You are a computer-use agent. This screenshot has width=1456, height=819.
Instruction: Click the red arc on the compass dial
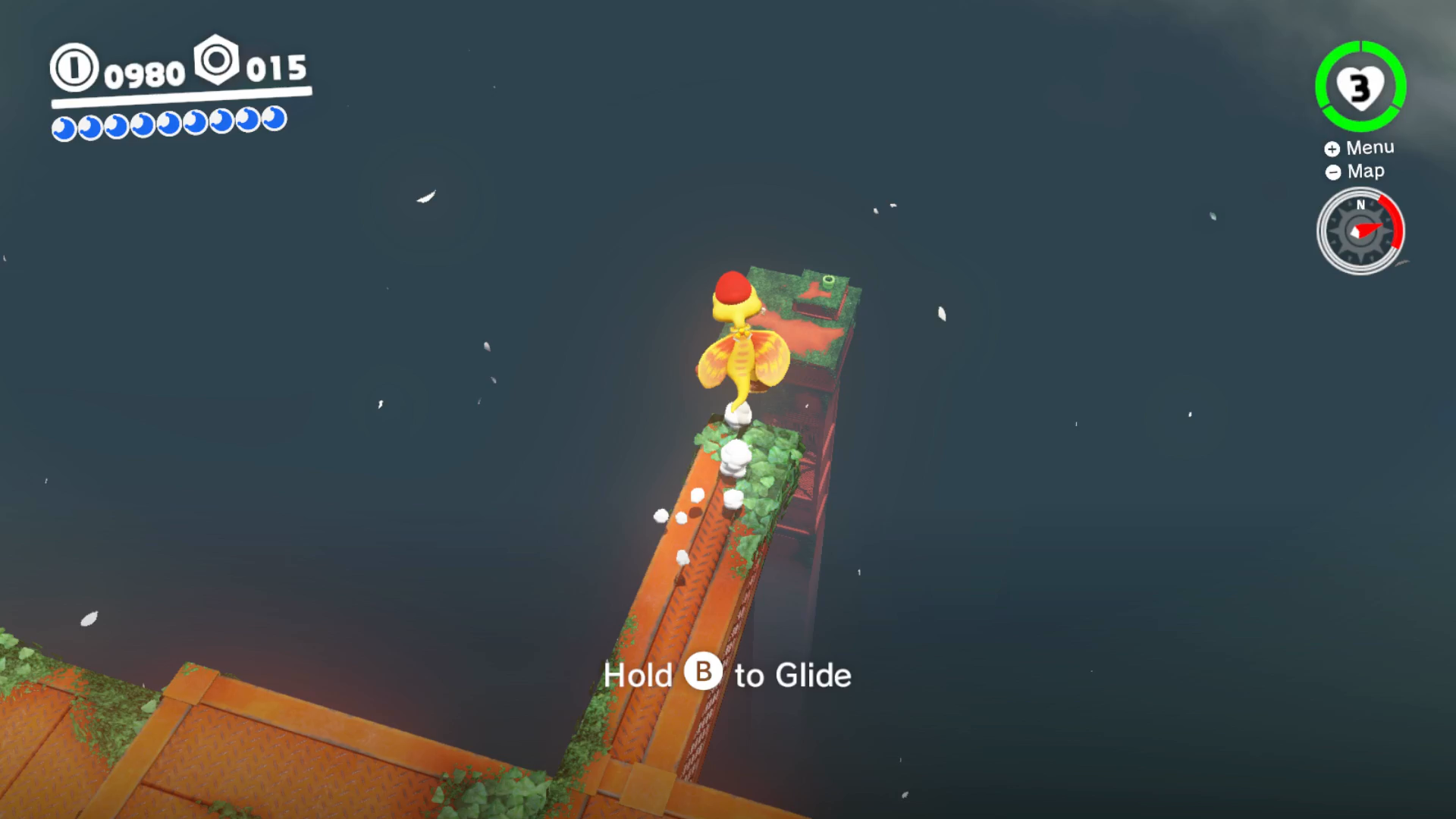coord(1395,220)
